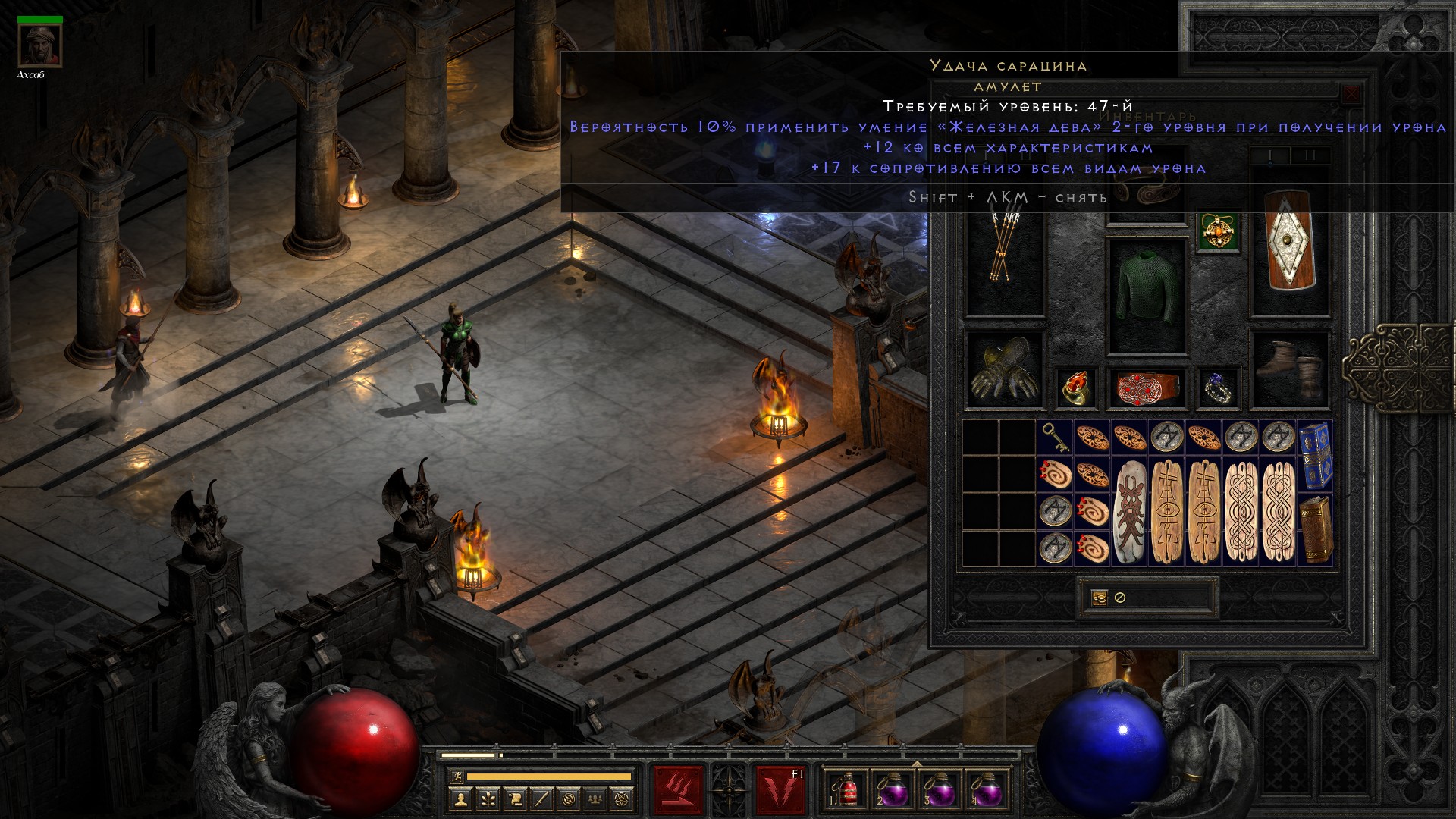Viewport: 1456px width, 819px height.
Task: Pick up the green chain mail armor
Action: (x=1147, y=296)
